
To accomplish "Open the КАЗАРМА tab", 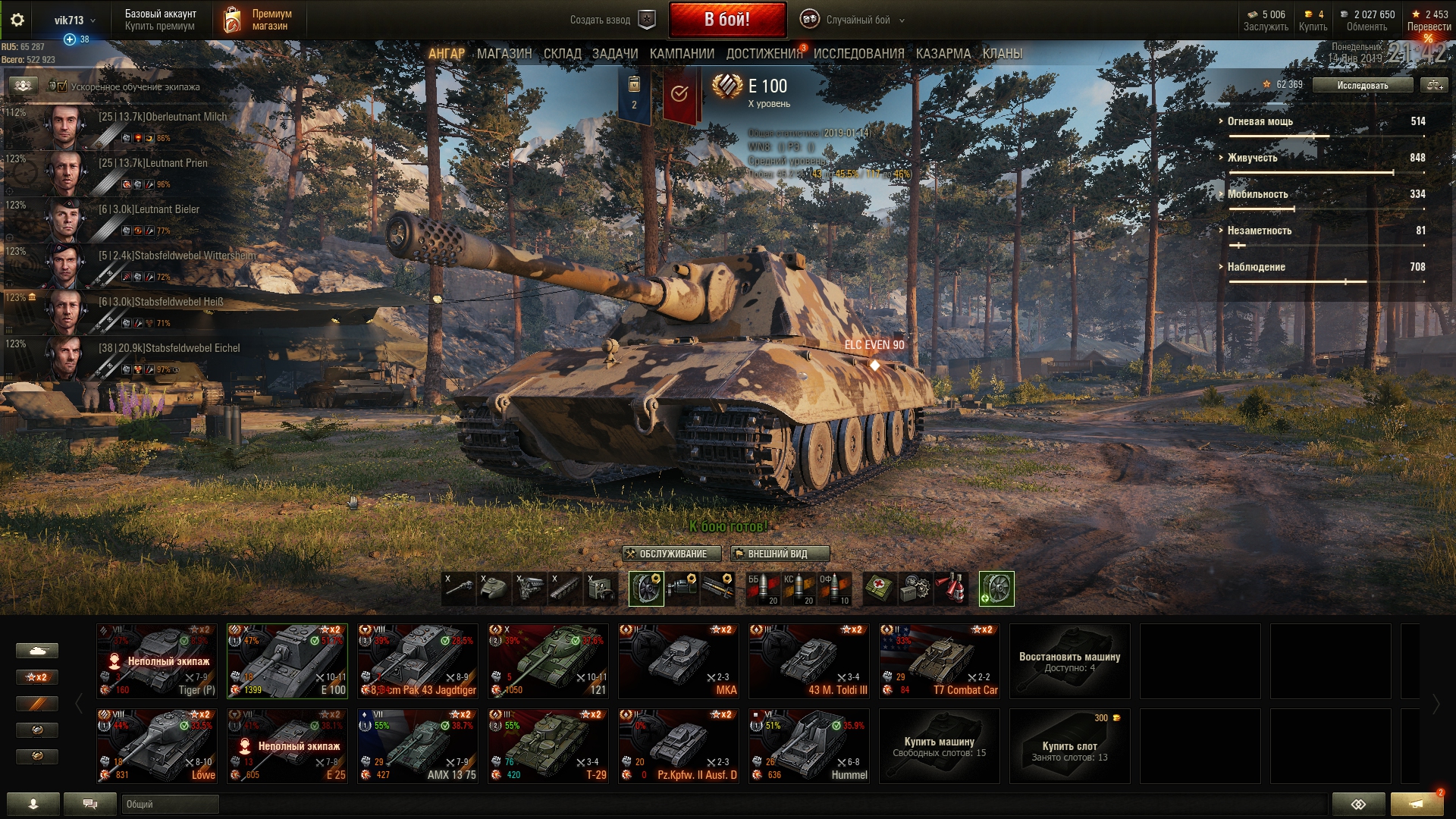I will point(943,54).
